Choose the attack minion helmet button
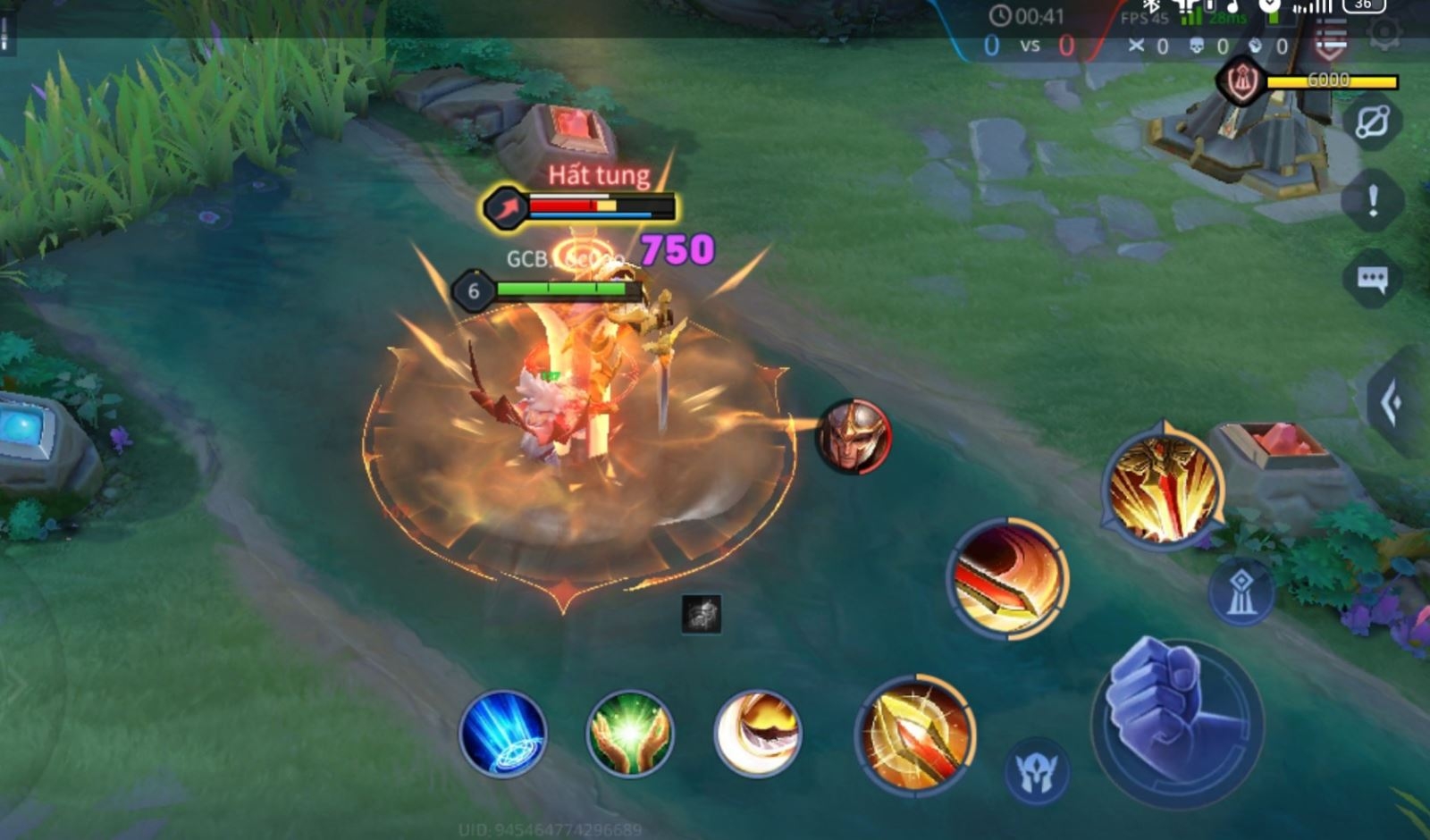1430x840 pixels. 1037,771
